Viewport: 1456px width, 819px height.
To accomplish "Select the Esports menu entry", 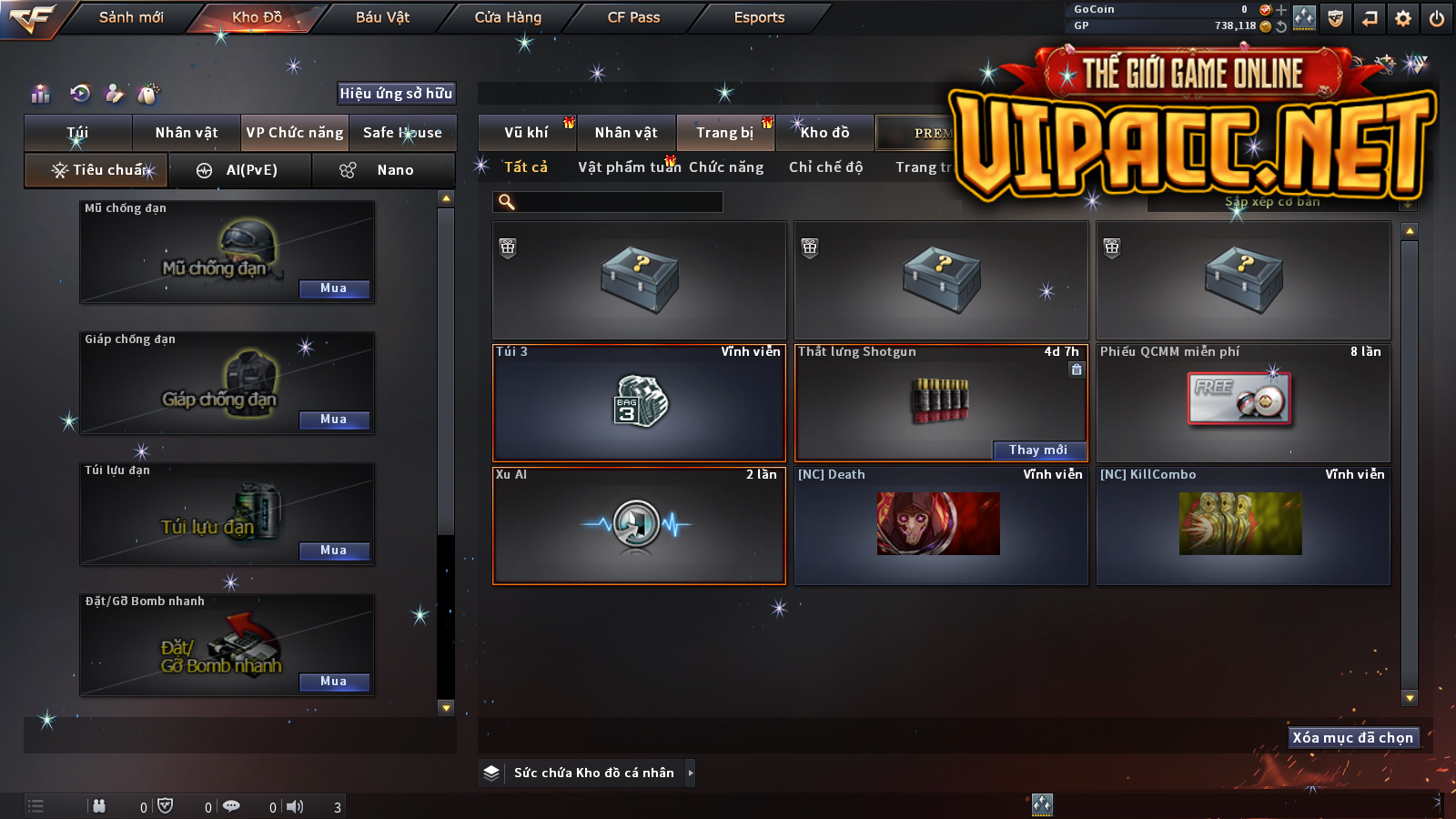I will click(759, 17).
